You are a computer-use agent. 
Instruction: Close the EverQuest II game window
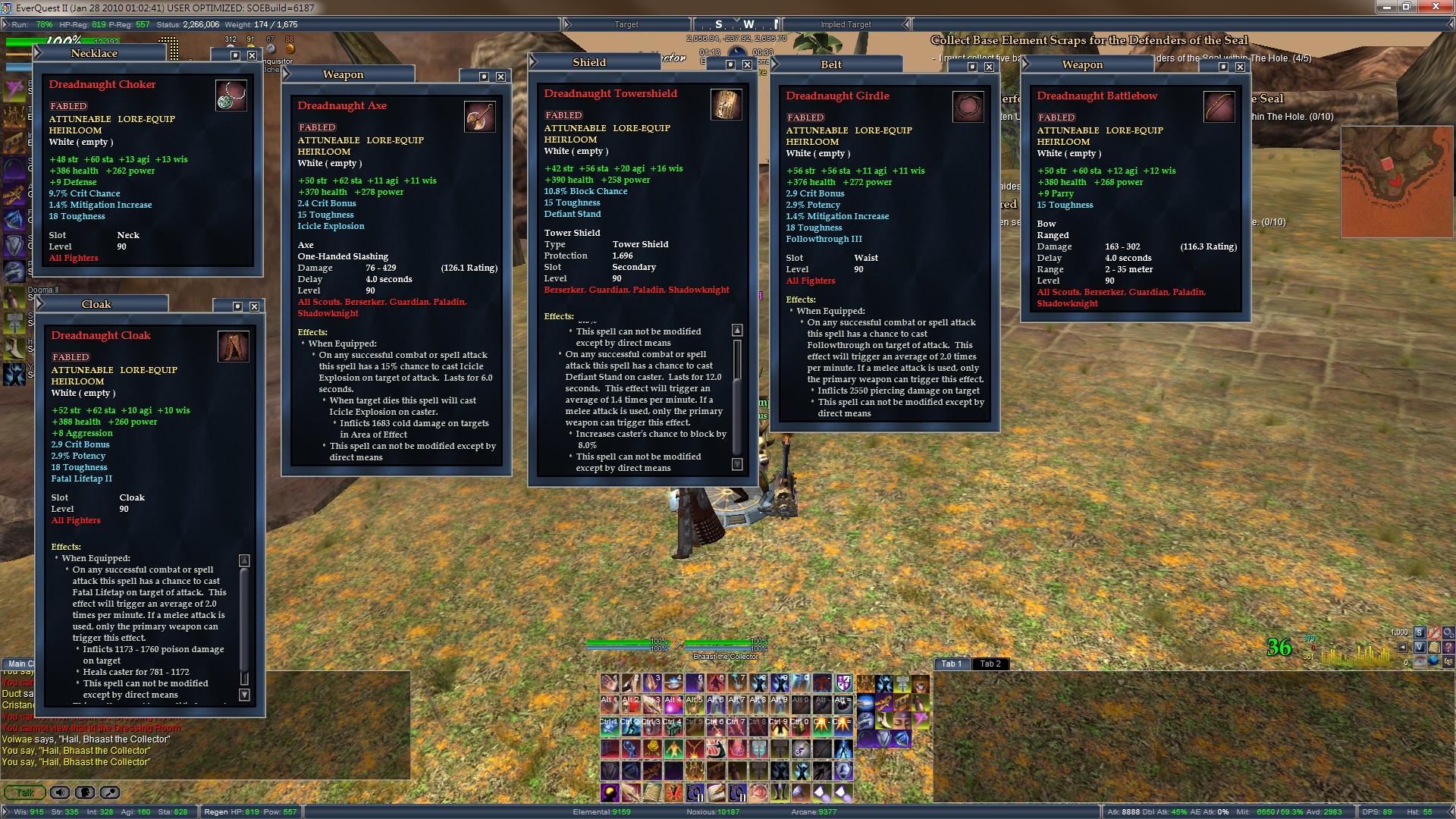tap(1438, 7)
